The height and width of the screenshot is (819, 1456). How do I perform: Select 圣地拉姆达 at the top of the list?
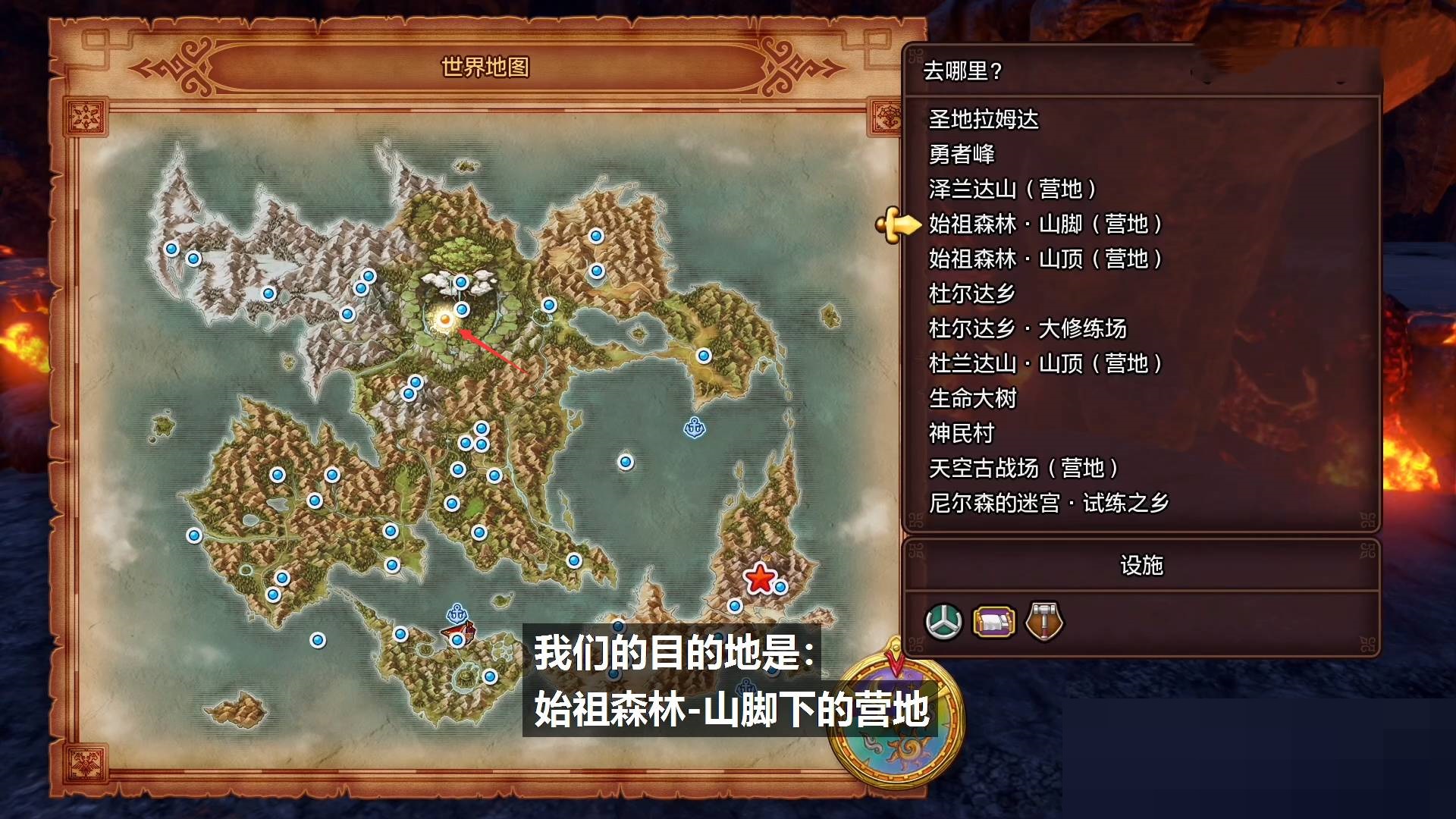point(984,121)
